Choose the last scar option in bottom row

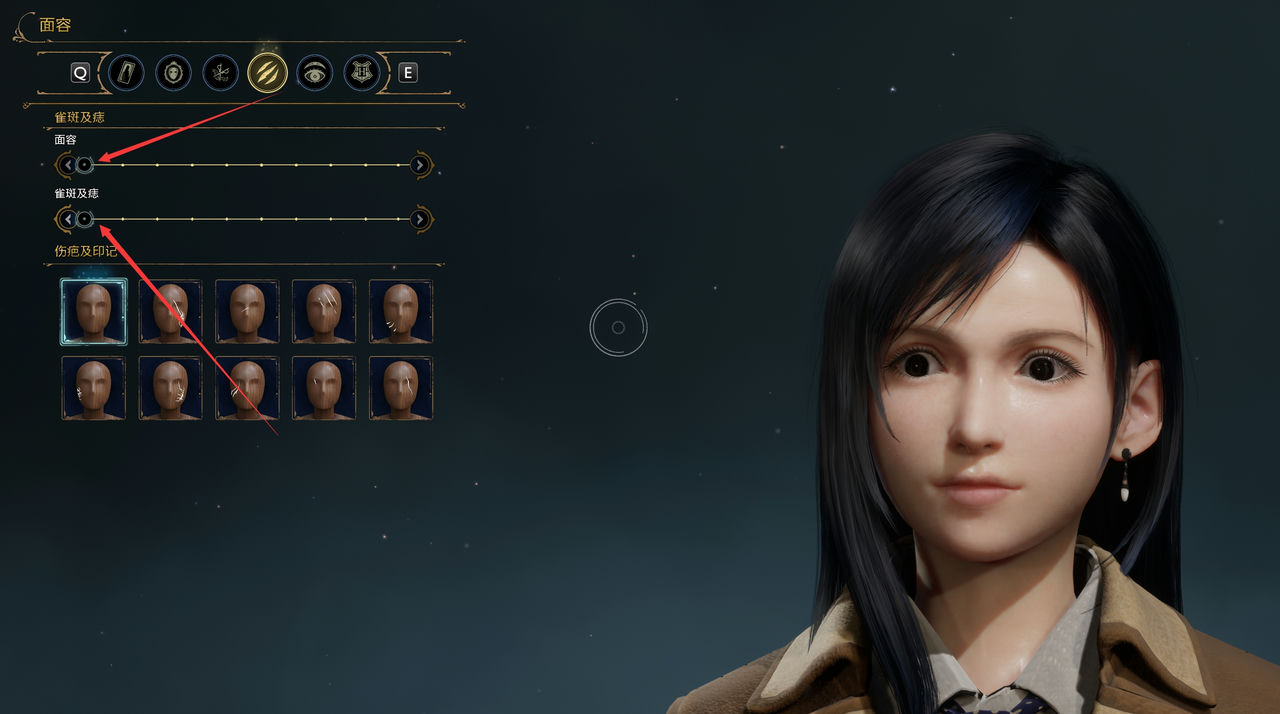tap(401, 388)
